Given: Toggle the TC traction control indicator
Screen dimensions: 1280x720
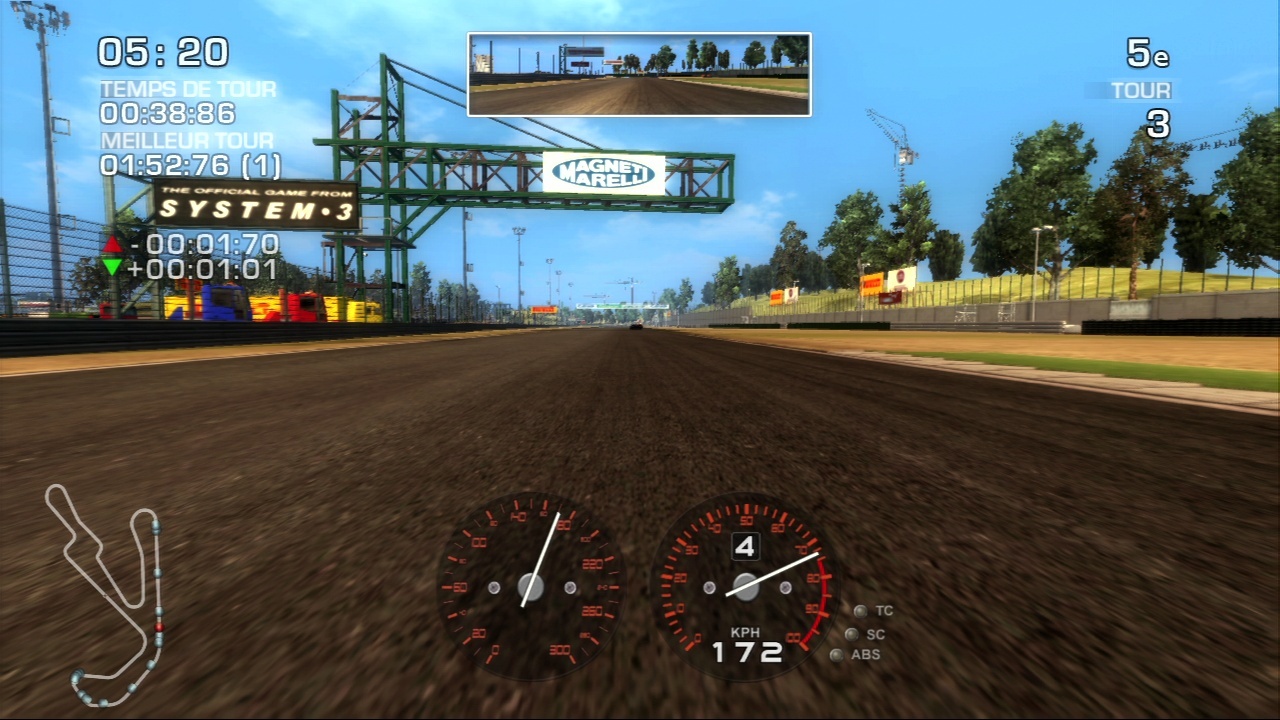Looking at the screenshot, I should pos(861,610).
